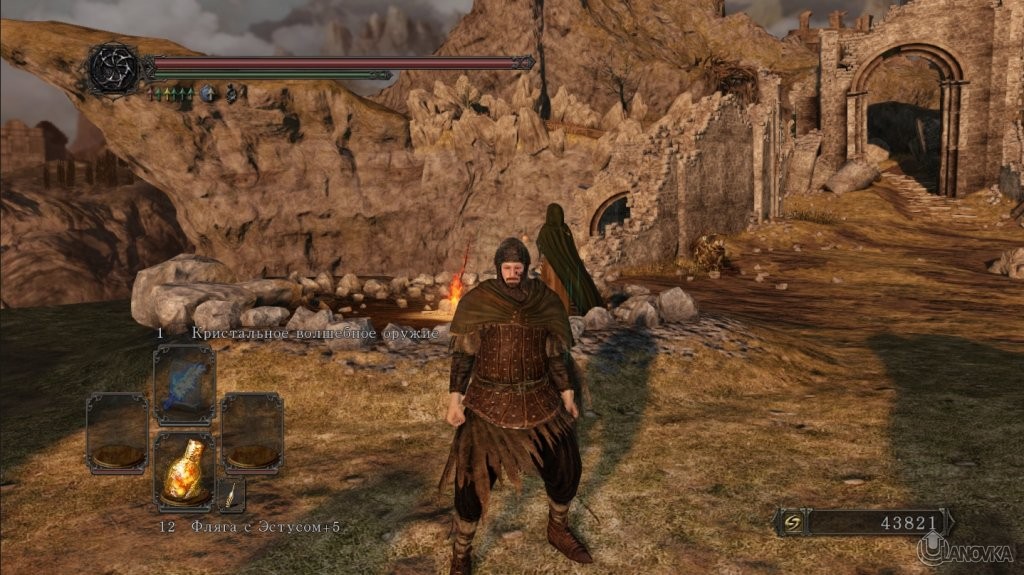Screen dimensions: 1024x575
Task: Click the small feather item icon
Action: (x=231, y=494)
